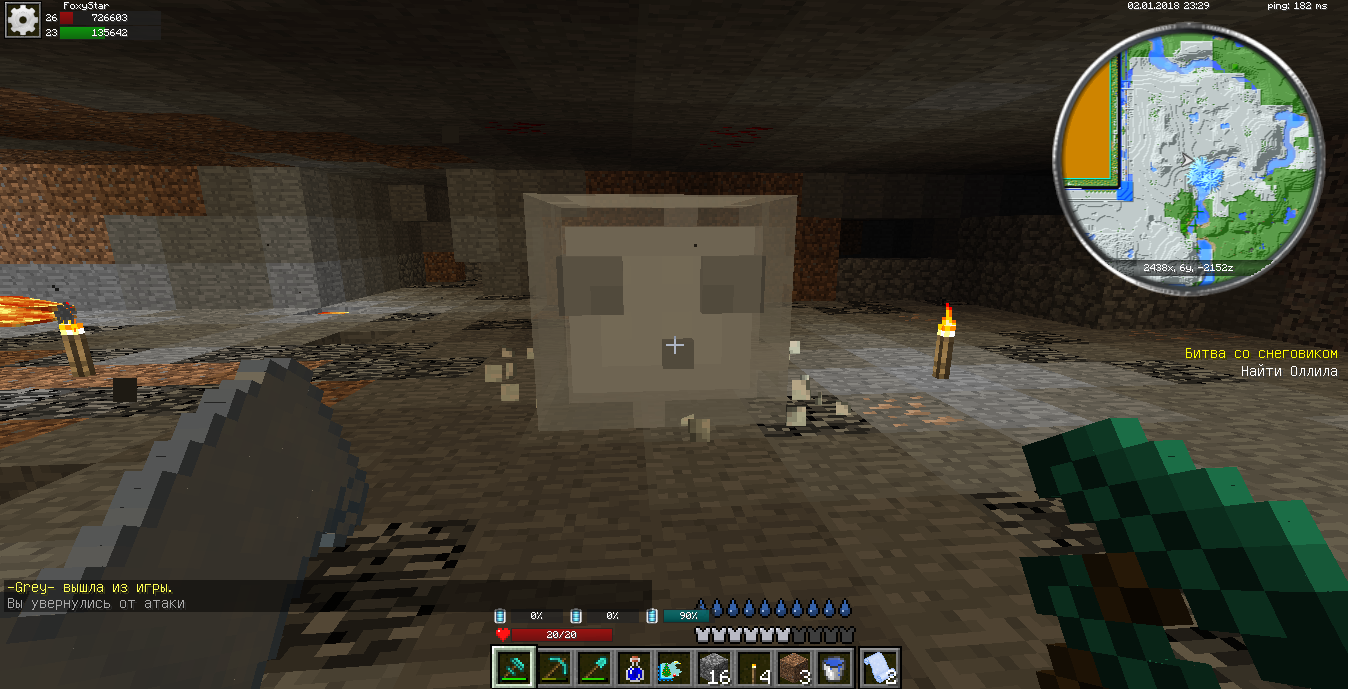This screenshot has height=689, width=1348.
Task: Pick the cobblestone stack of 16
Action: 714,667
